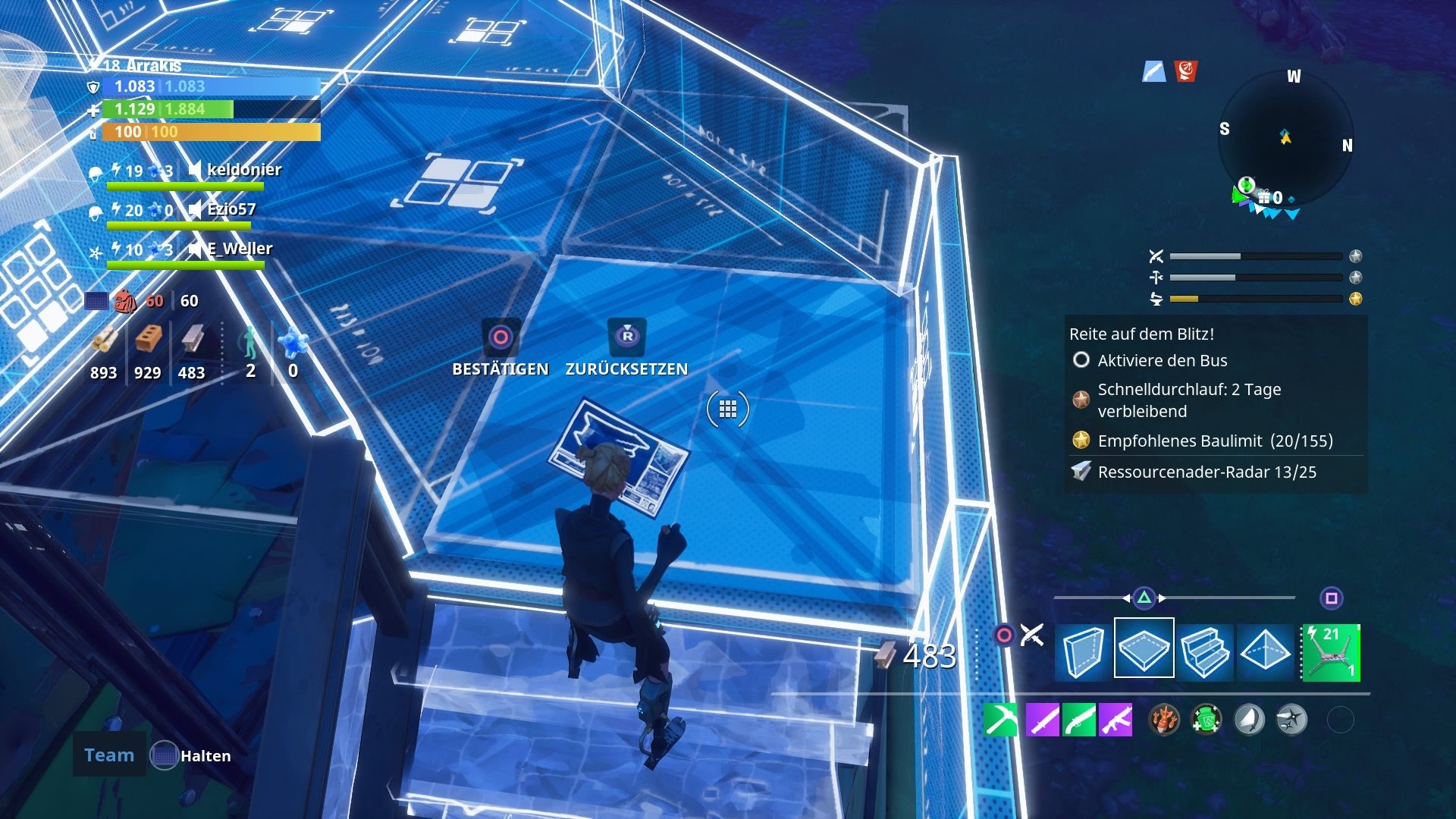Select the smoke bomb gadget icon
The width and height of the screenshot is (1456, 819).
(x=1247, y=720)
